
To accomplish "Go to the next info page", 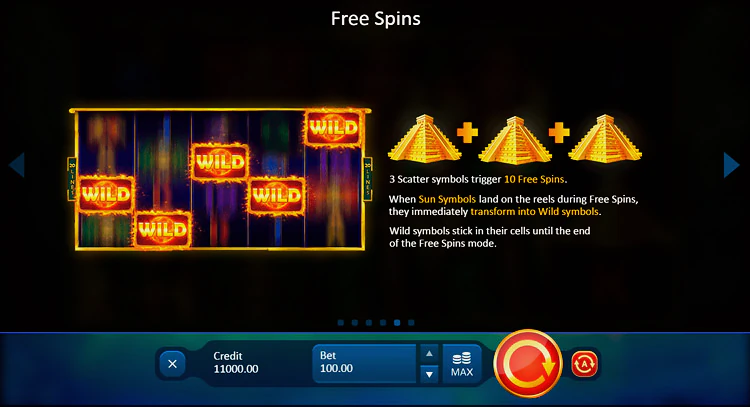I will pos(732,165).
